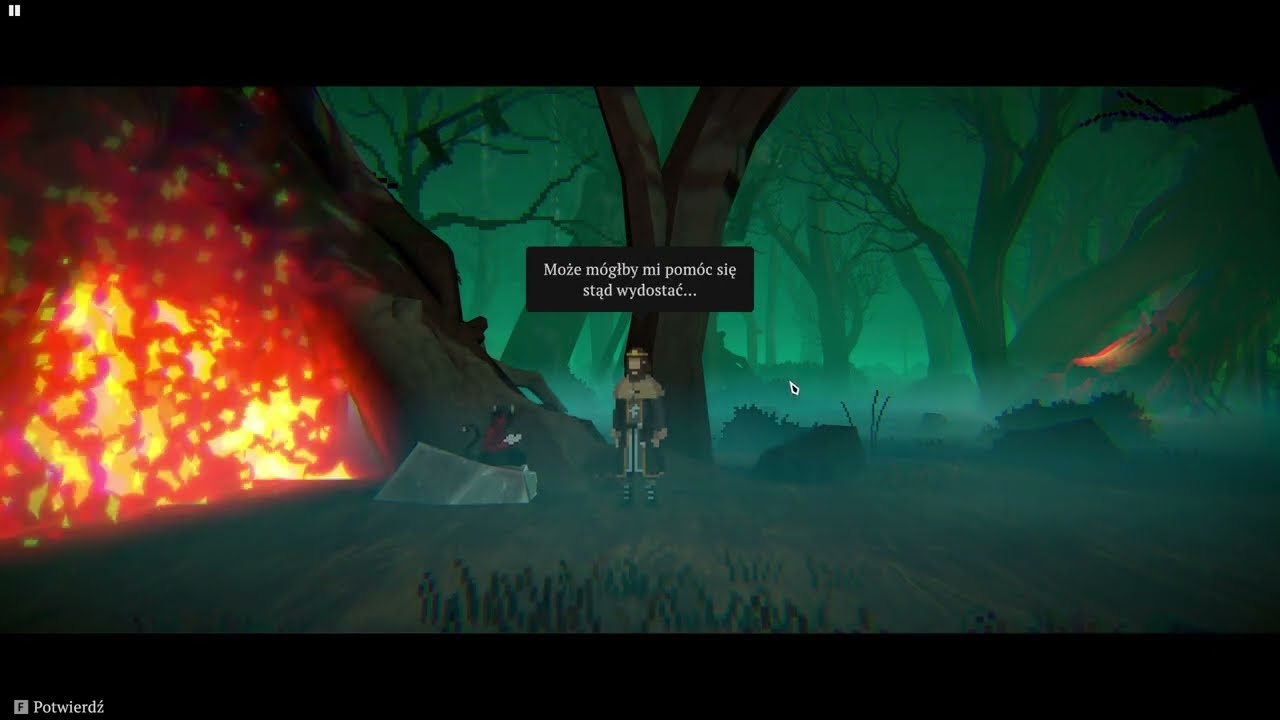Click the pause icon in the corner
The image size is (1280, 720).
click(14, 11)
